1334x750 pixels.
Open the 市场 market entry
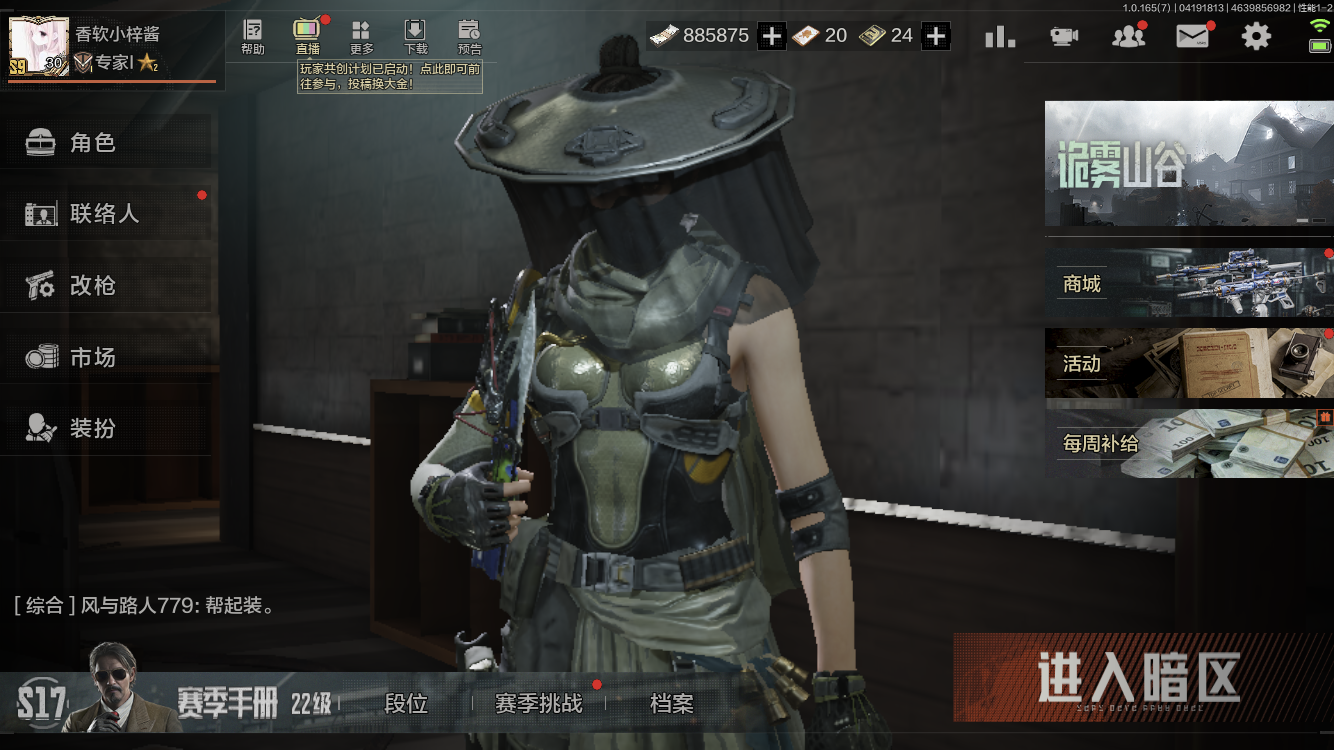tap(100, 356)
